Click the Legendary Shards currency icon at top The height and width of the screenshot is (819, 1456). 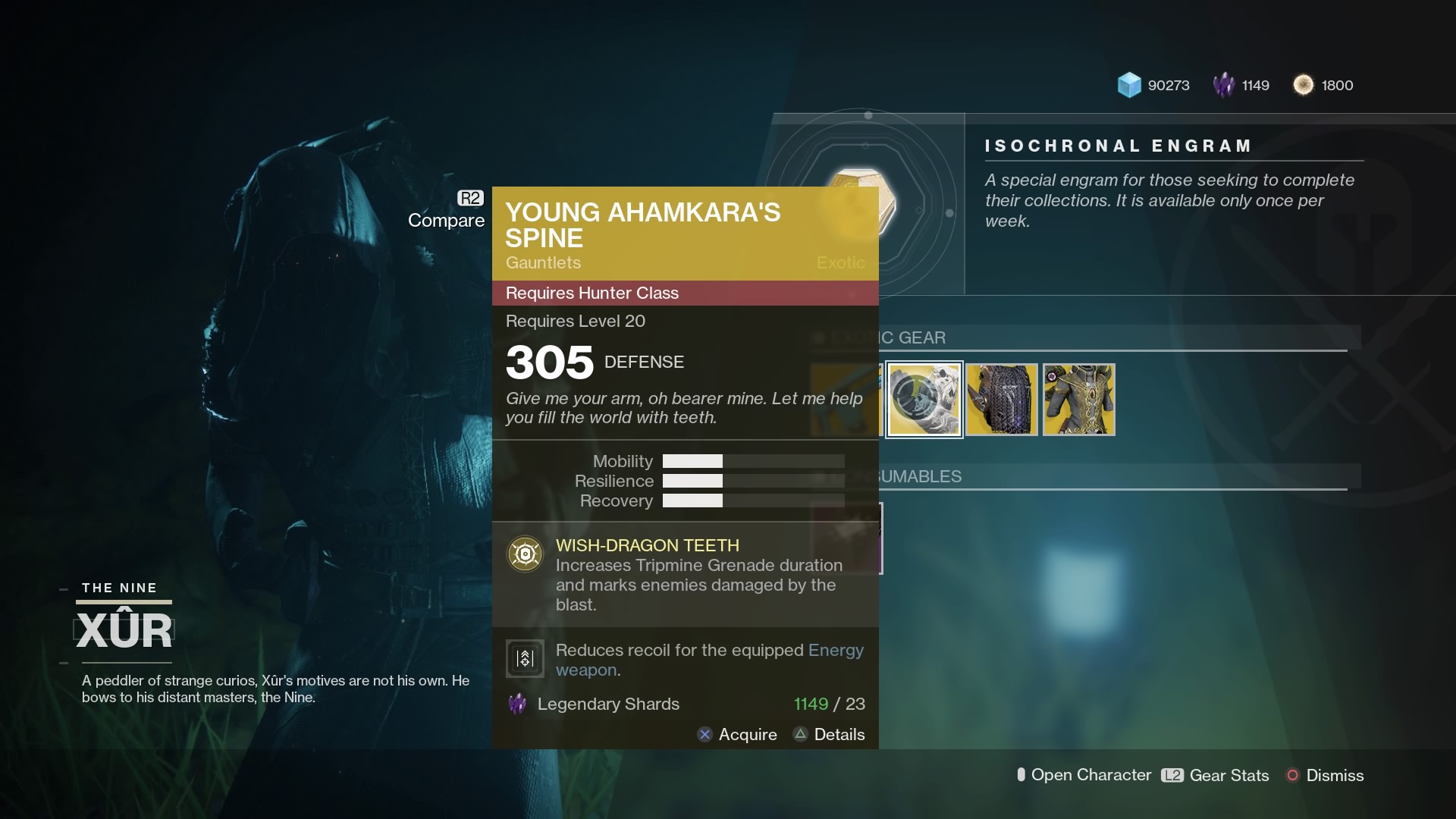pos(1223,85)
